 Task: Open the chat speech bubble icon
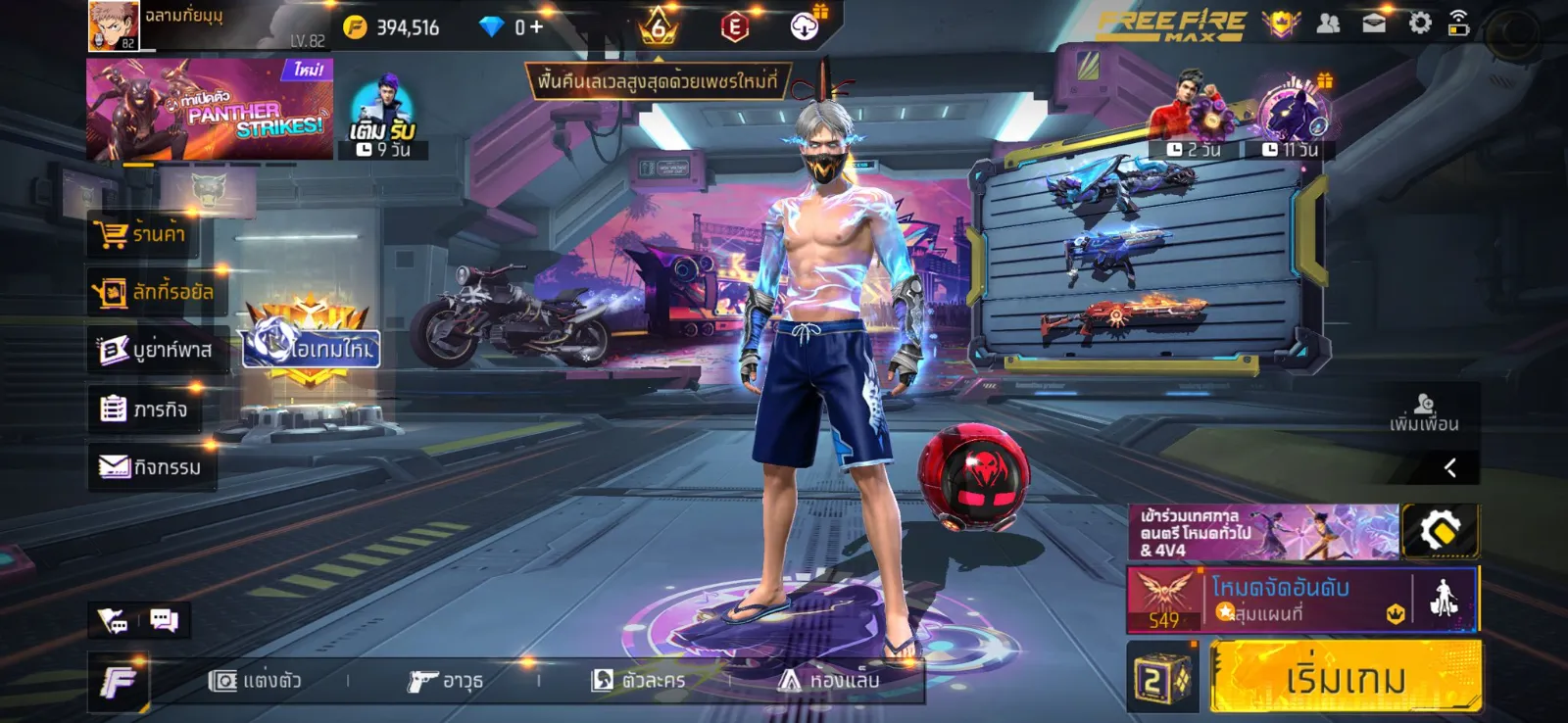point(164,620)
